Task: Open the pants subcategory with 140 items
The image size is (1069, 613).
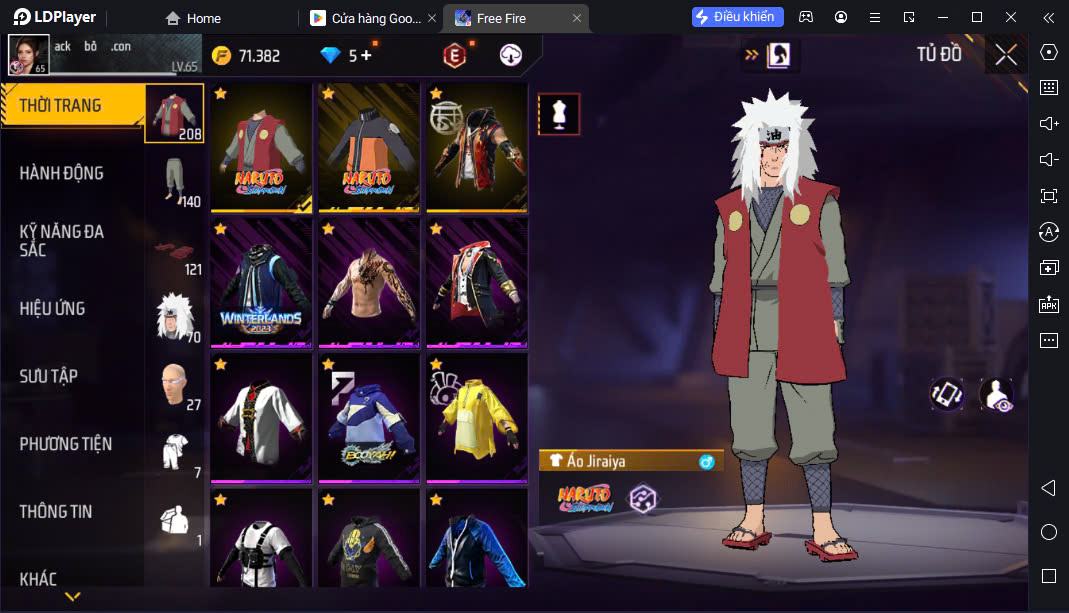Action: click(x=175, y=181)
